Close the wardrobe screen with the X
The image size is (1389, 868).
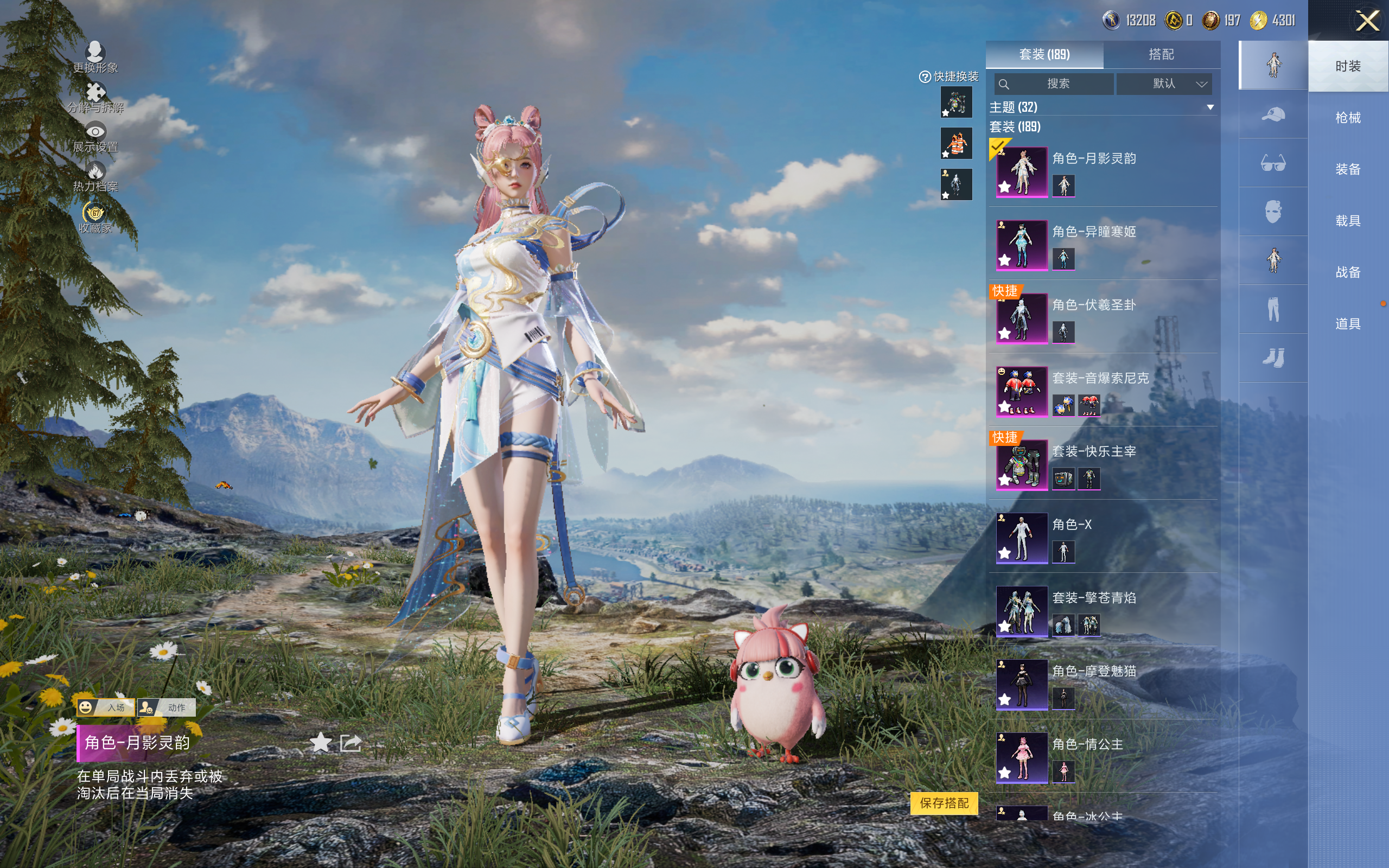1367,21
